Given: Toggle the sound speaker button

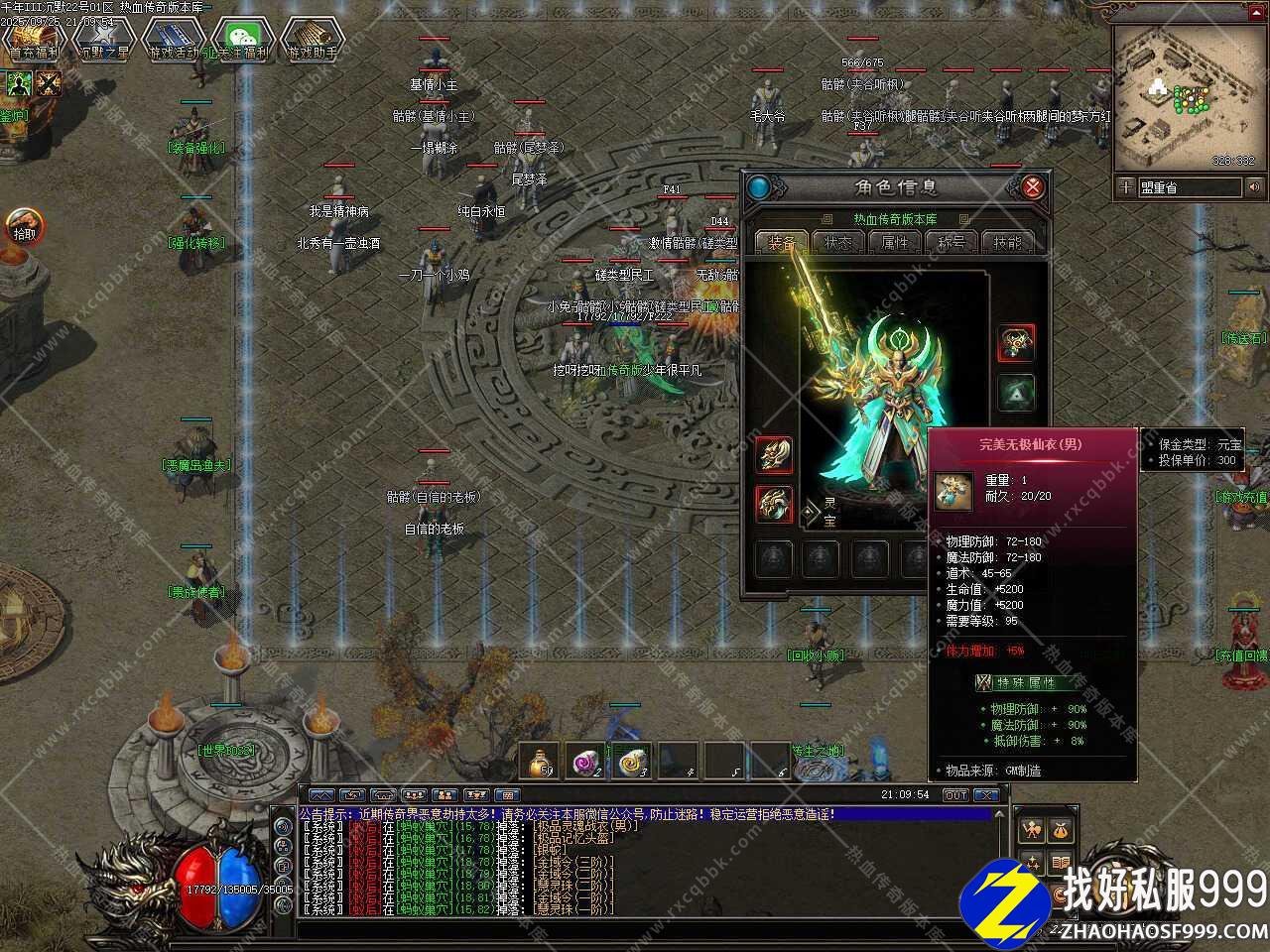Looking at the screenshot, I should point(1255,186).
